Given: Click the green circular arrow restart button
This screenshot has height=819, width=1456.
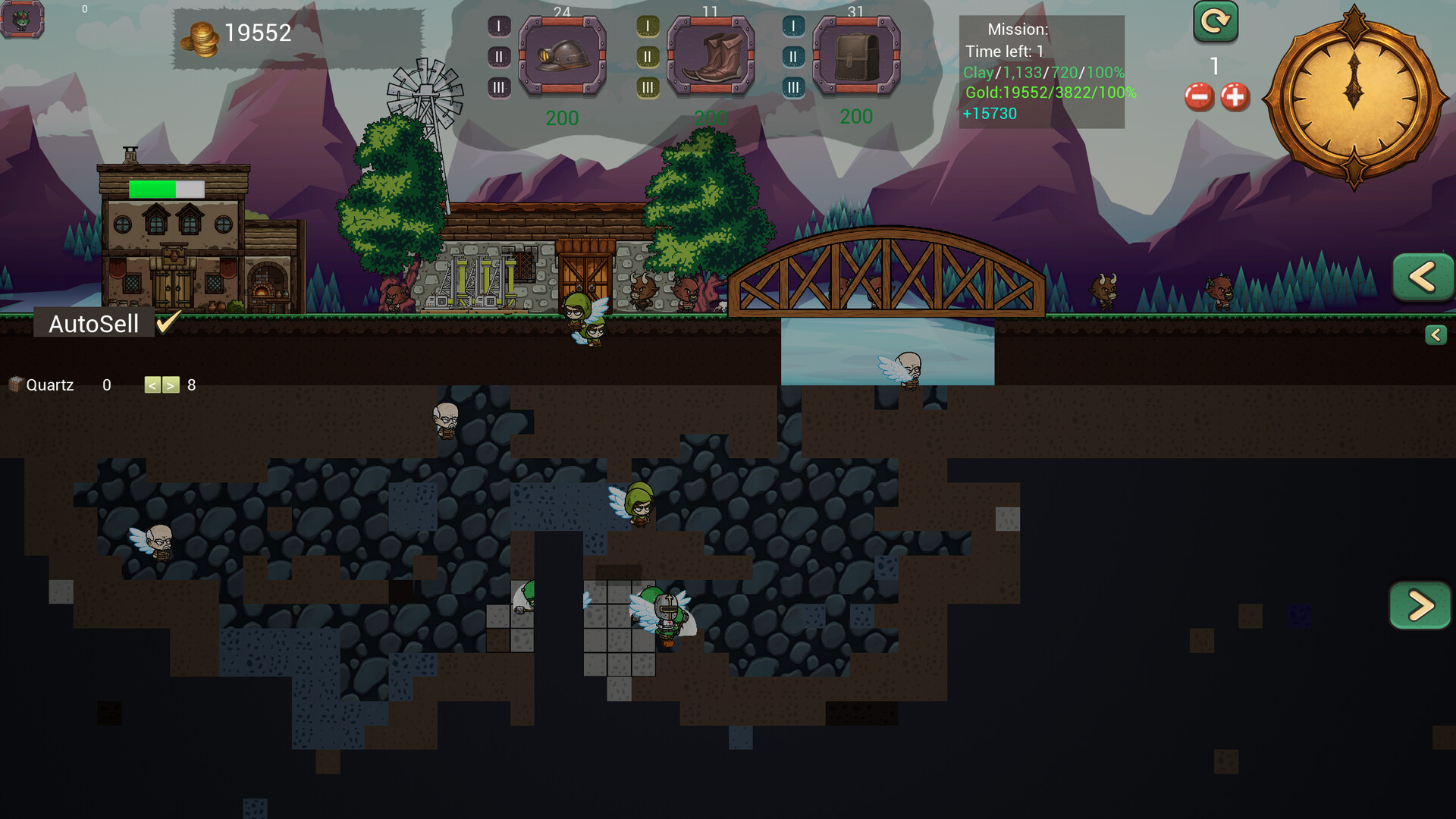Looking at the screenshot, I should tap(1215, 22).
